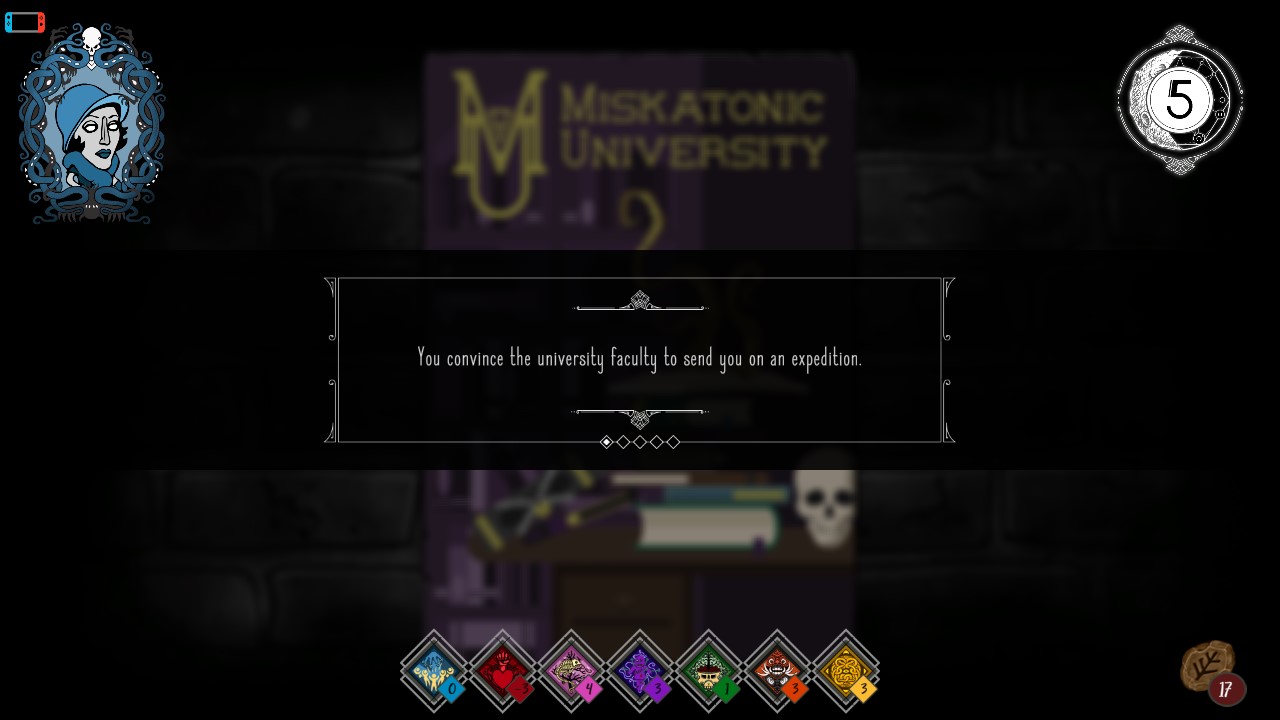The image size is (1280, 720).
Task: Select the die showing a 5
Action: (x=1178, y=99)
